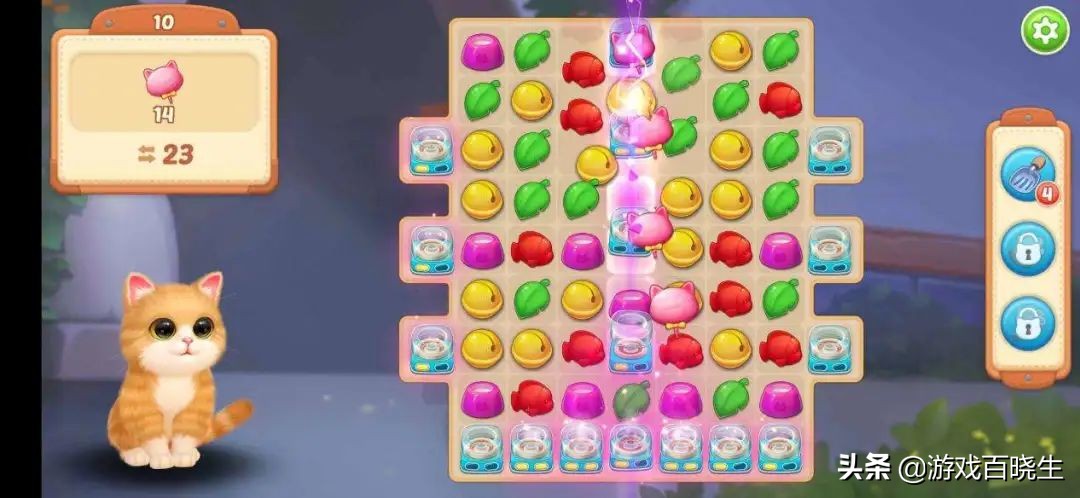Choose the yellow bell in the top row
Viewport: 1080px width, 498px height.
coord(731,50)
